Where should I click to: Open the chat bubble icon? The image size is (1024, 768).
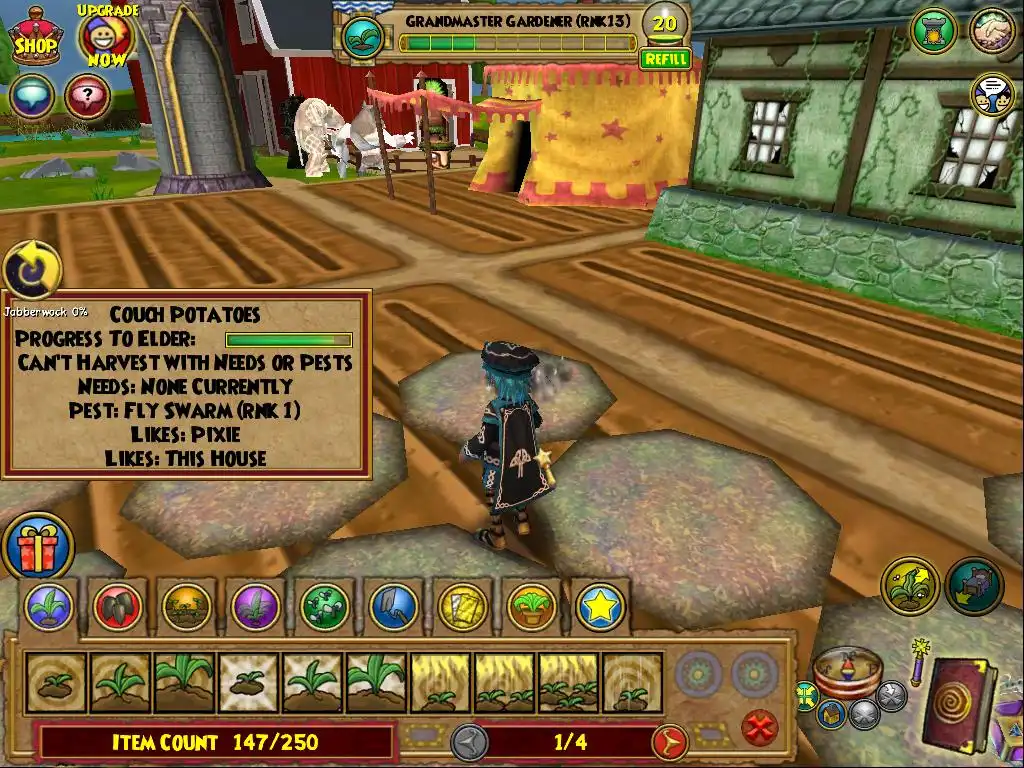click(34, 97)
